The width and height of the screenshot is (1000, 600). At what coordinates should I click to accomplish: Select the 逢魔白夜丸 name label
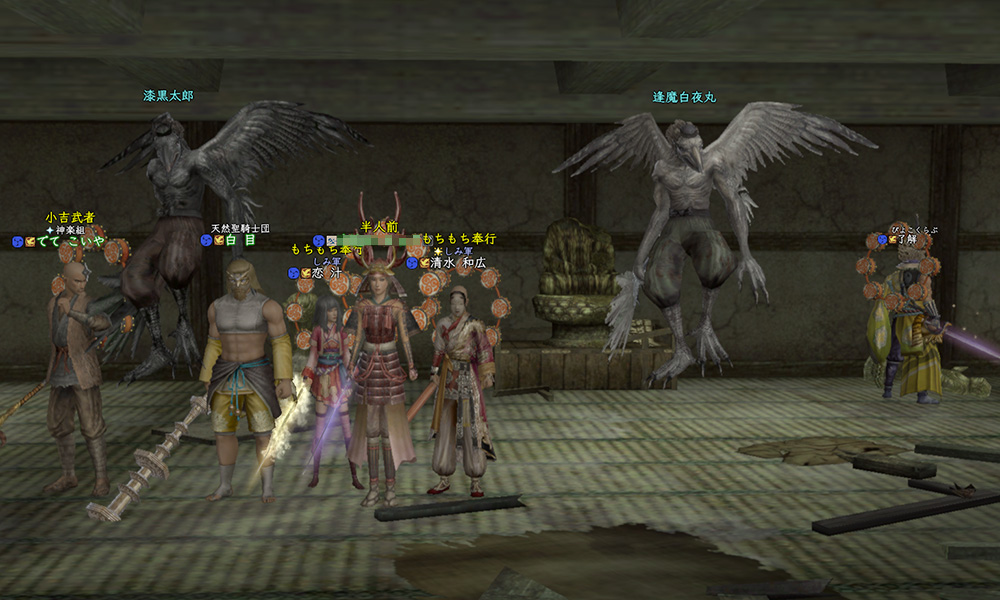[684, 98]
